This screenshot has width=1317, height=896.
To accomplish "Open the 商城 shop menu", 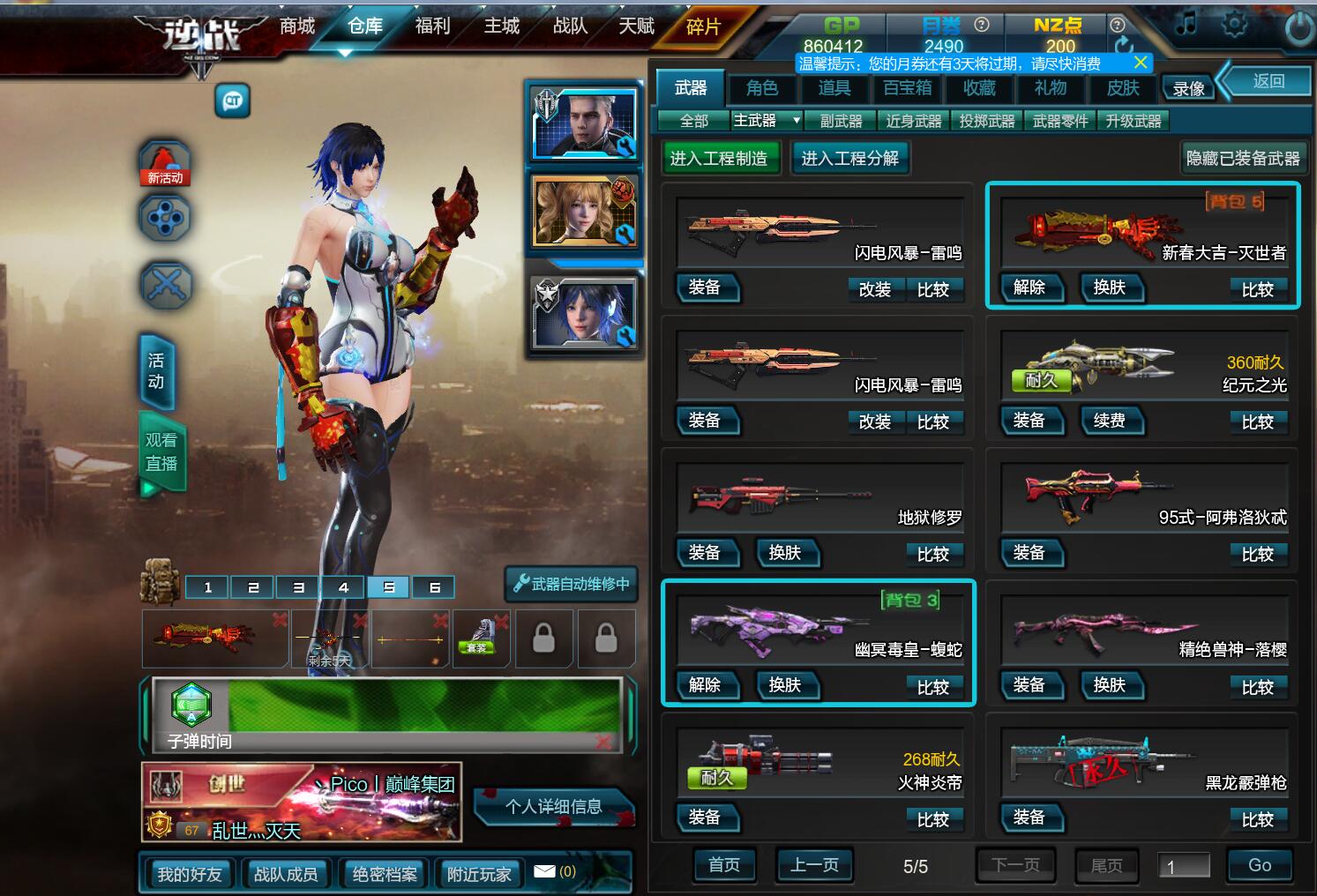I will point(297,26).
